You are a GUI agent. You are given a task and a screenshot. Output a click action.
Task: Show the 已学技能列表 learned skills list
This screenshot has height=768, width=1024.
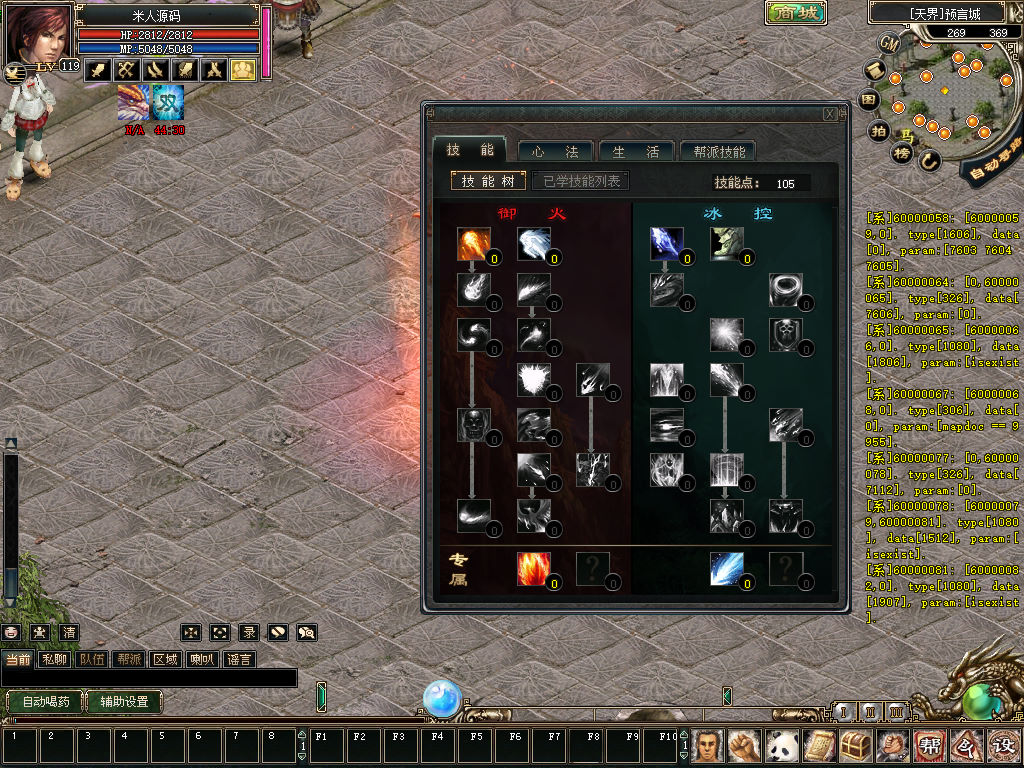tap(581, 181)
